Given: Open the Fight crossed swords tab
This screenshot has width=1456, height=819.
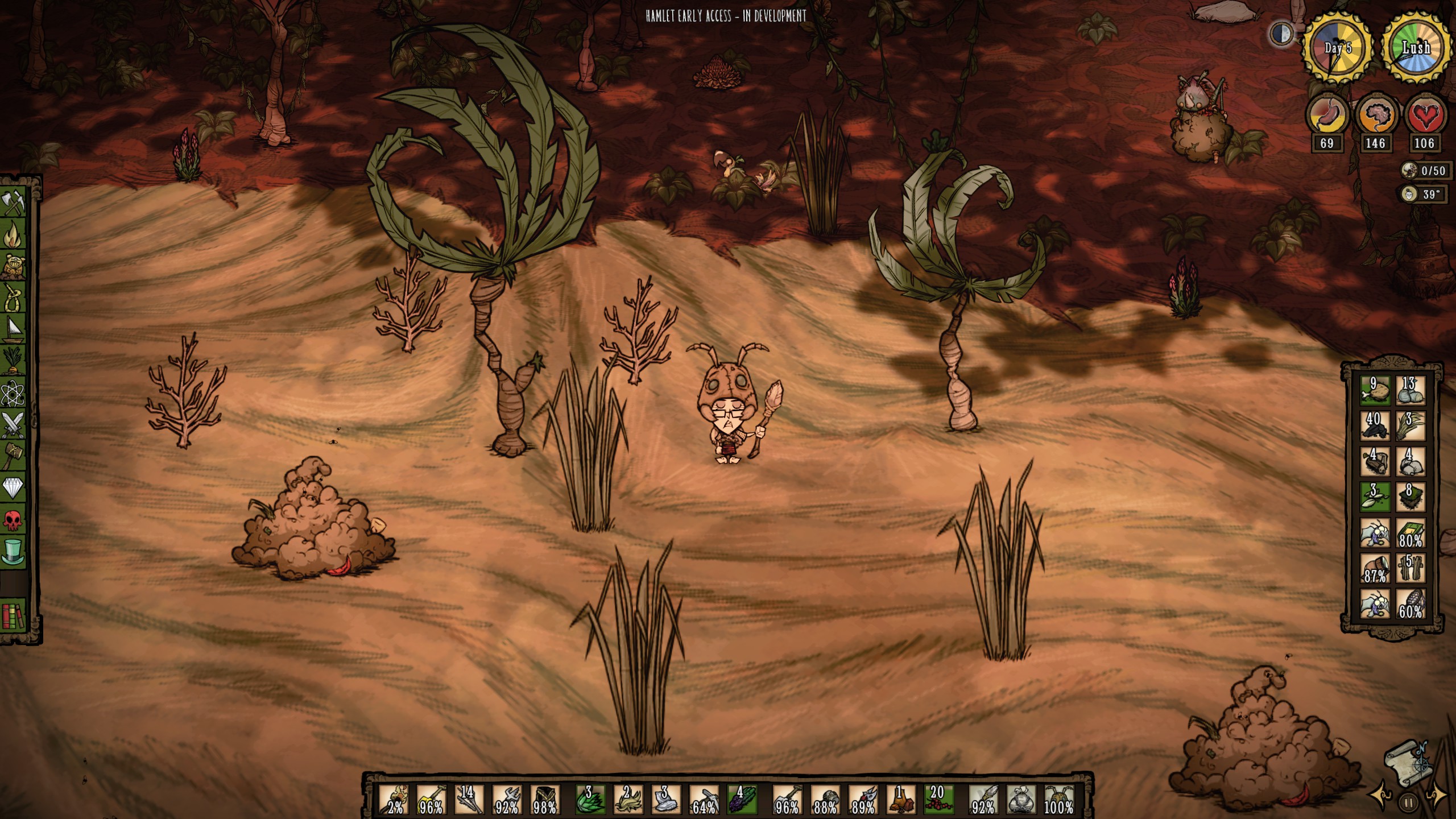Looking at the screenshot, I should tap(14, 424).
